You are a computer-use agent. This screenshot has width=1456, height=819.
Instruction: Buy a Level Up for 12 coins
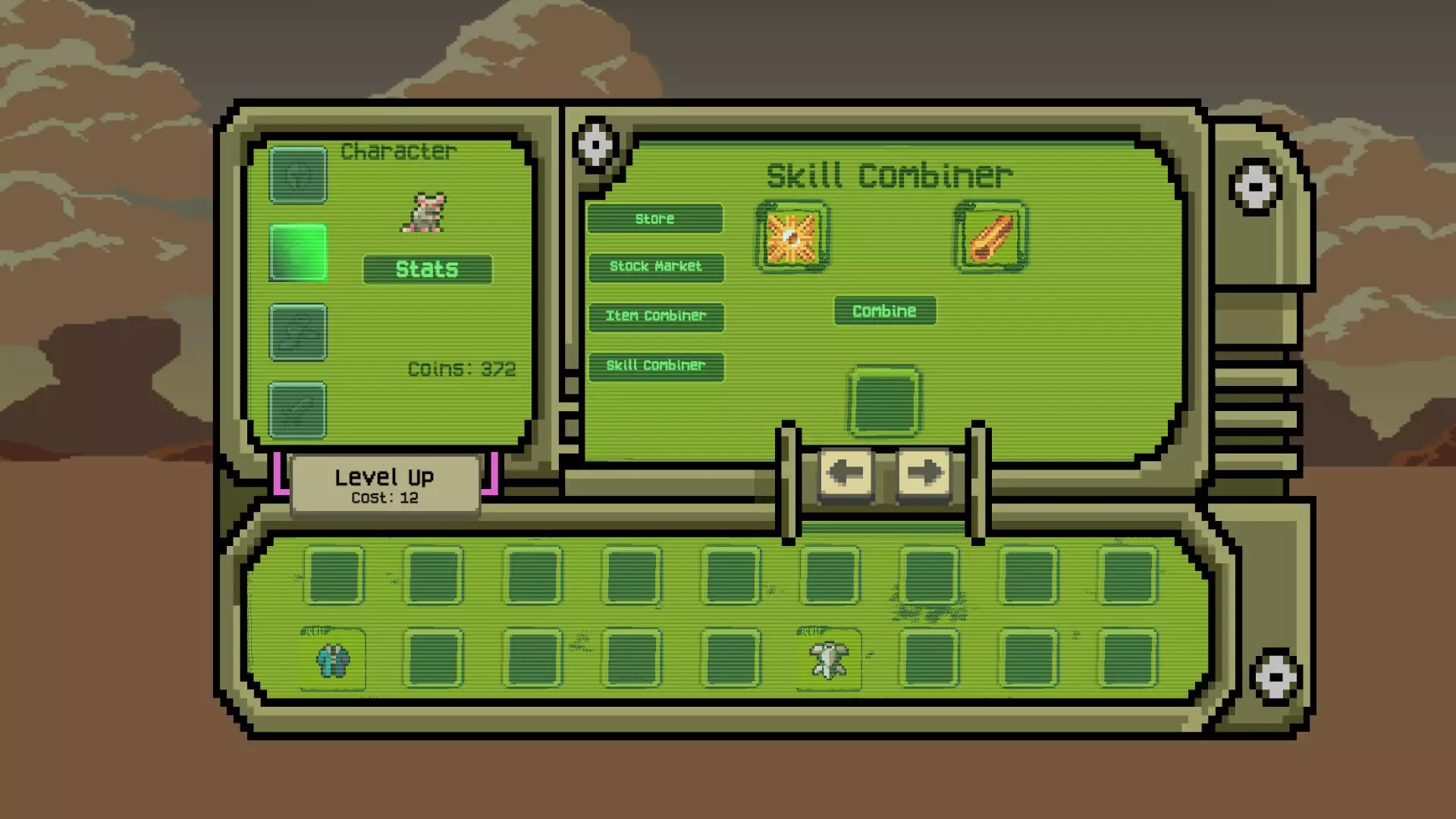click(x=384, y=485)
